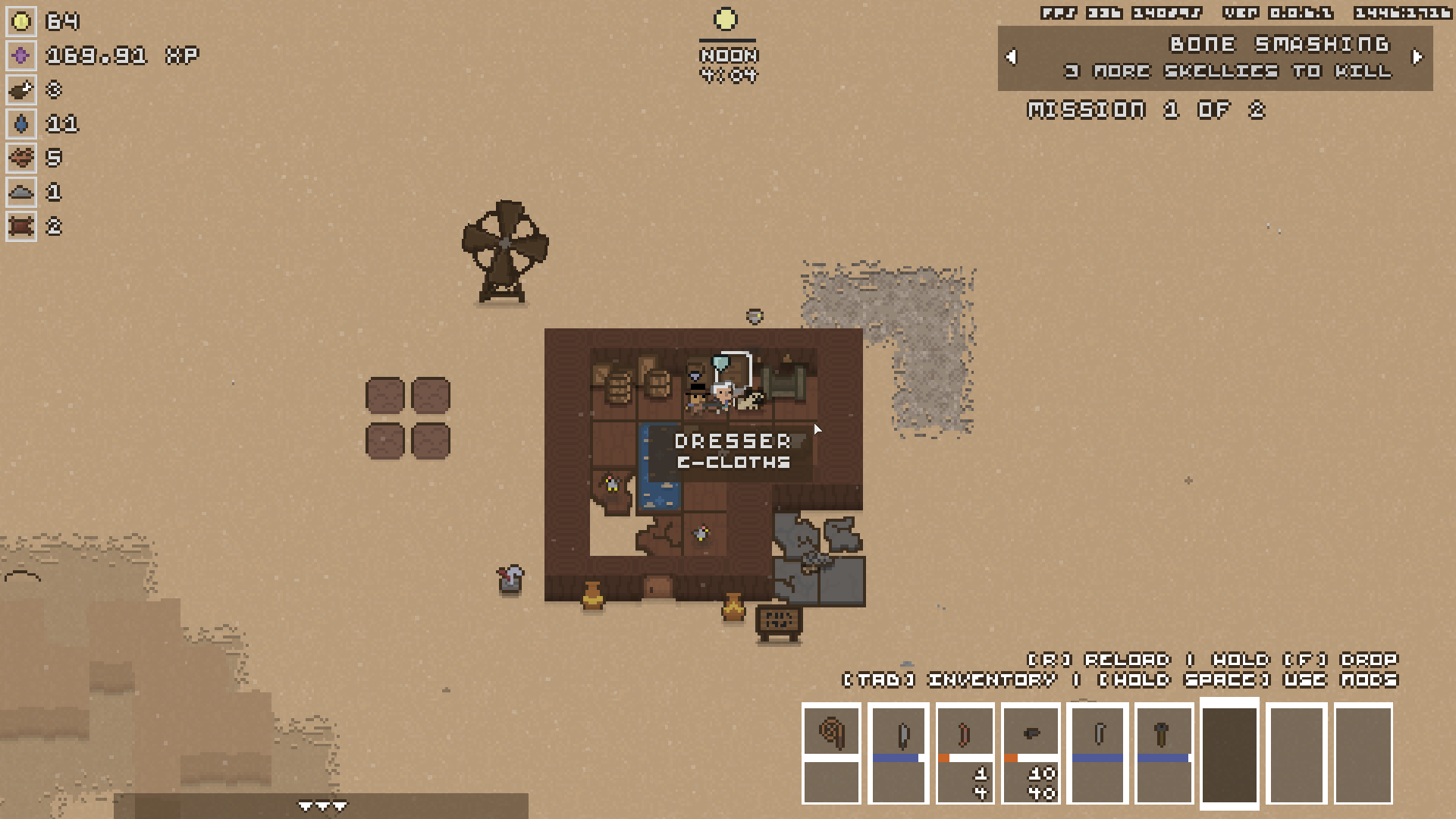Click the gold coin currency icon

21,21
